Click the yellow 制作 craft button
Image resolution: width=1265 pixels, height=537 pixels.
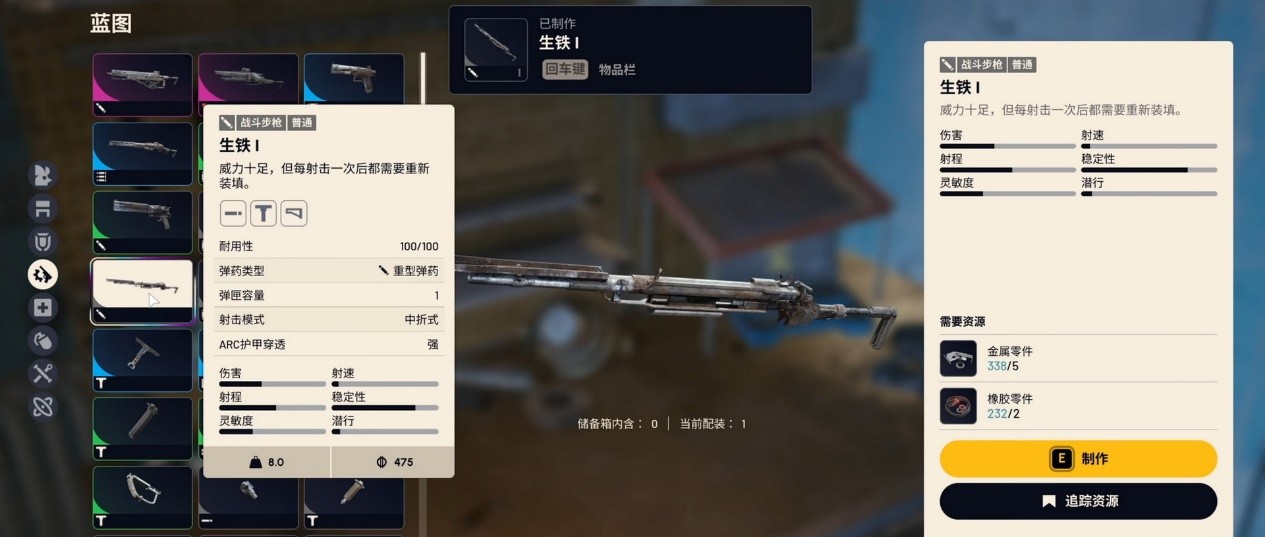tap(1078, 459)
